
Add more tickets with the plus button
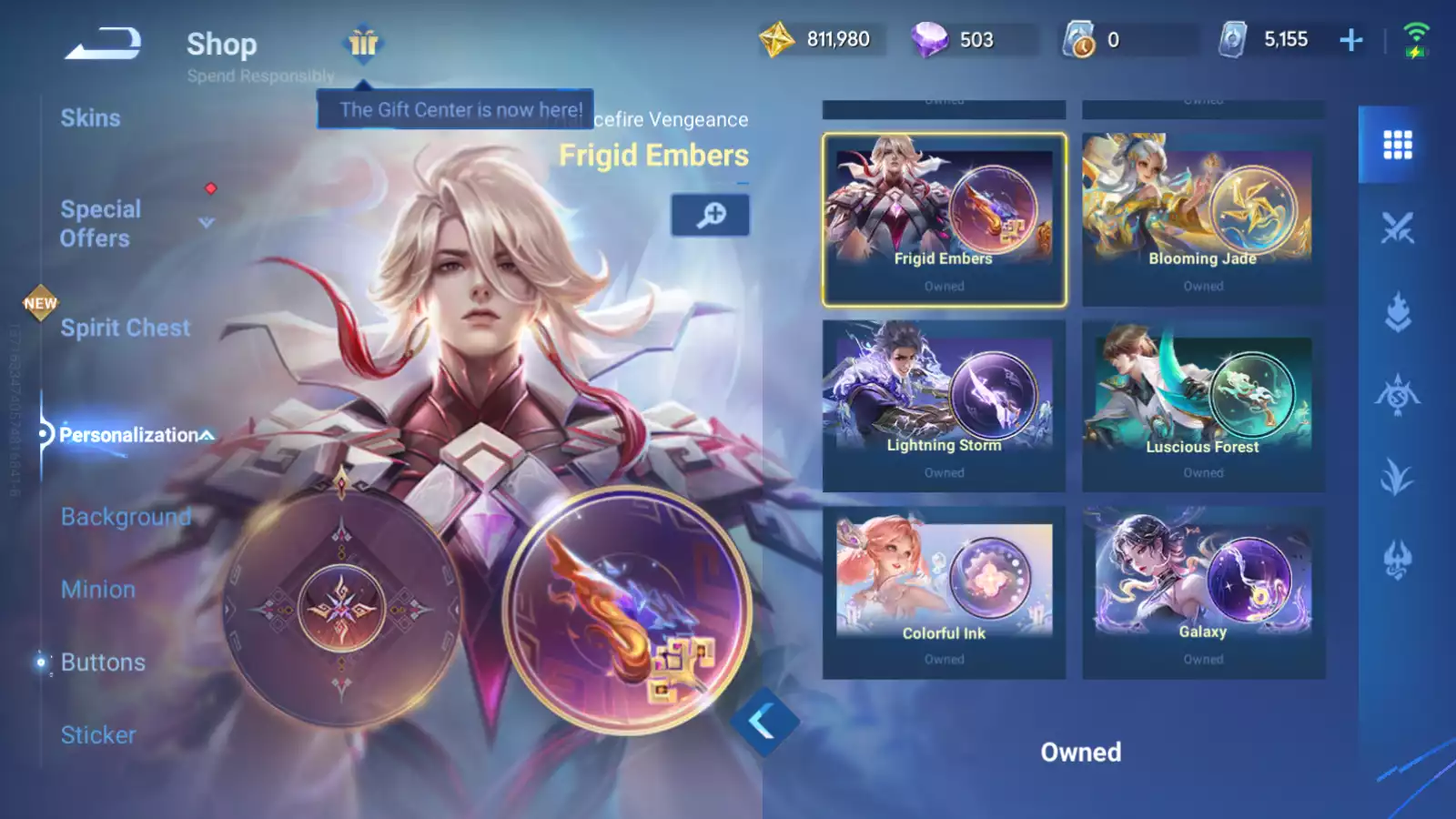1351,40
